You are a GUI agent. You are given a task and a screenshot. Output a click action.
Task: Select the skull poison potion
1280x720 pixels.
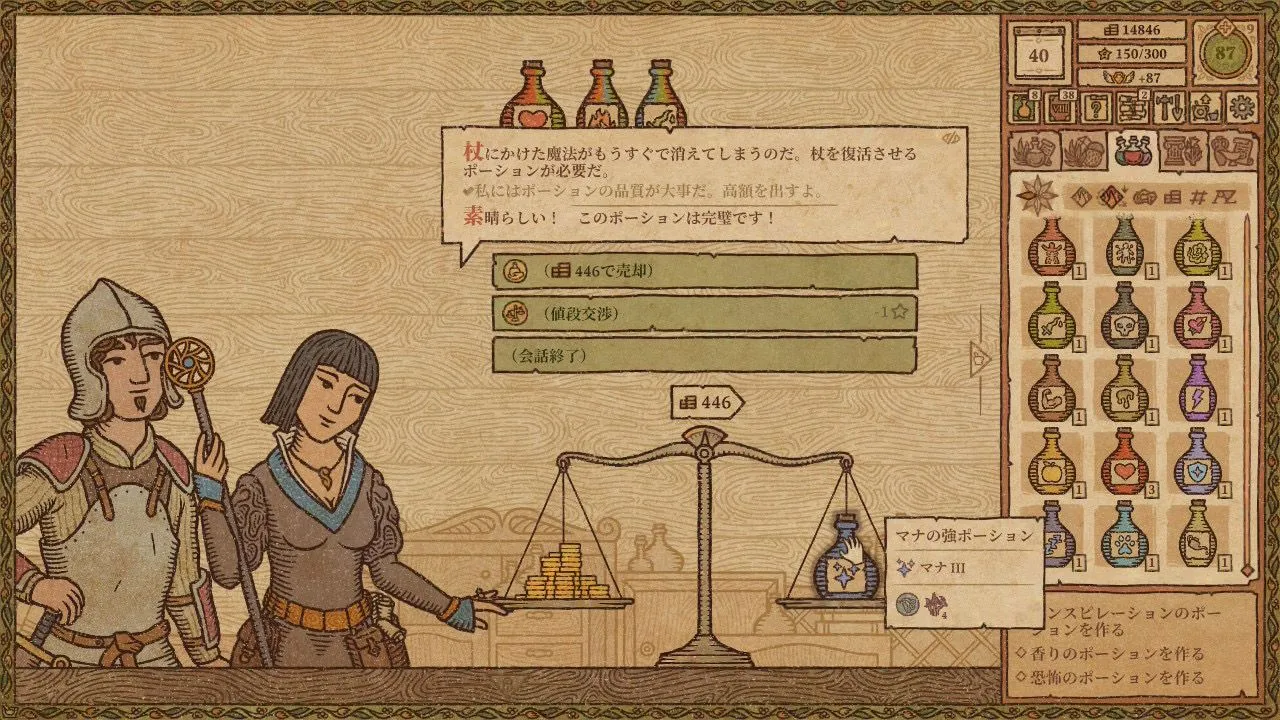1124,317
